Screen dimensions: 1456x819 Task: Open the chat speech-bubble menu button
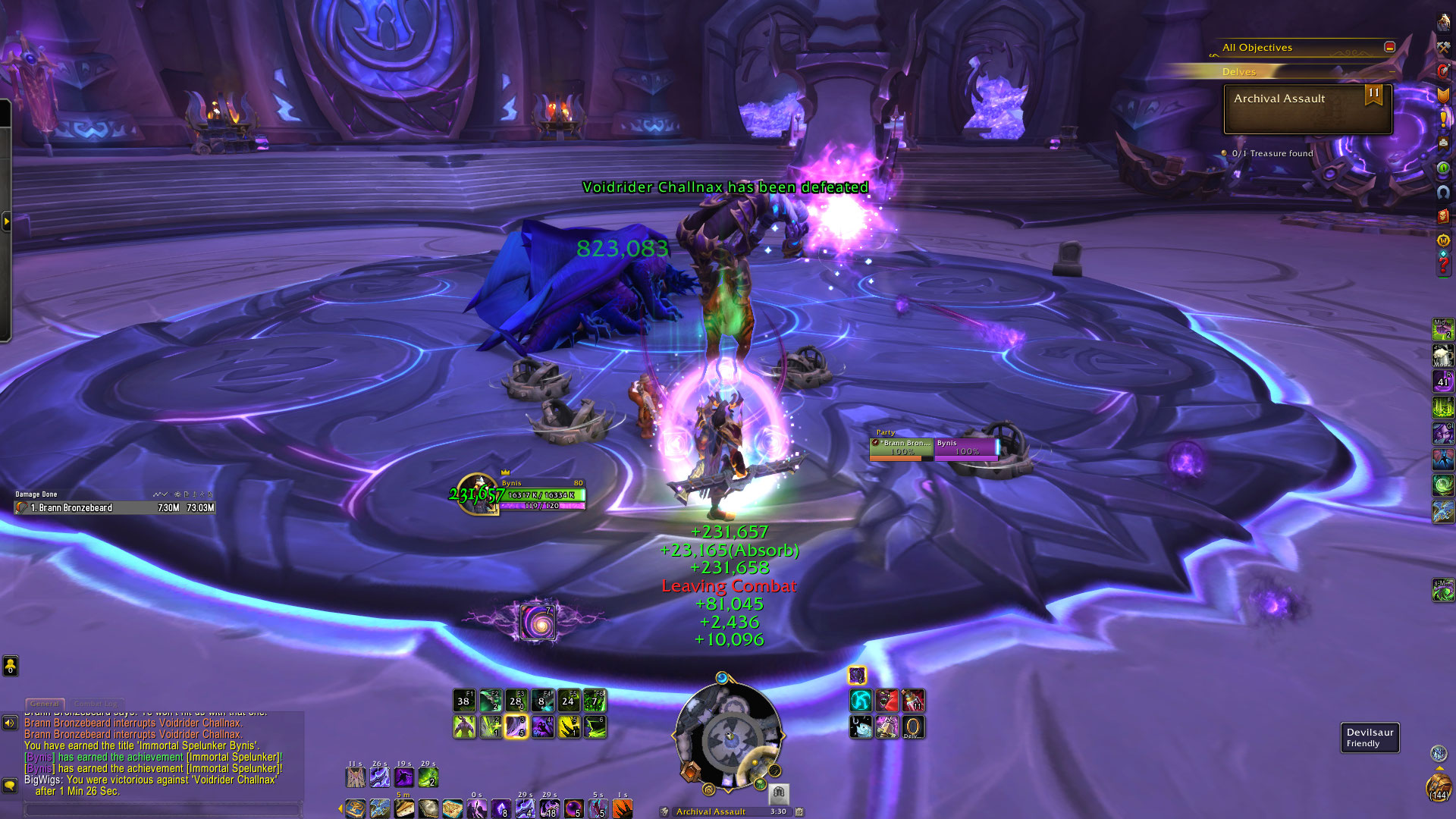(x=10, y=785)
